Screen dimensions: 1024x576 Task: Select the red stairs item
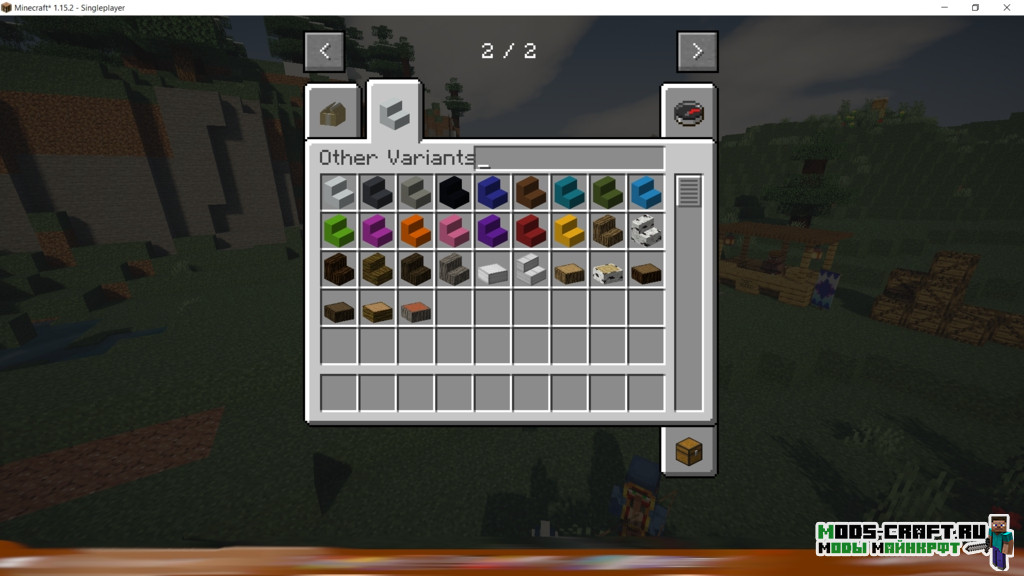pyautogui.click(x=531, y=231)
